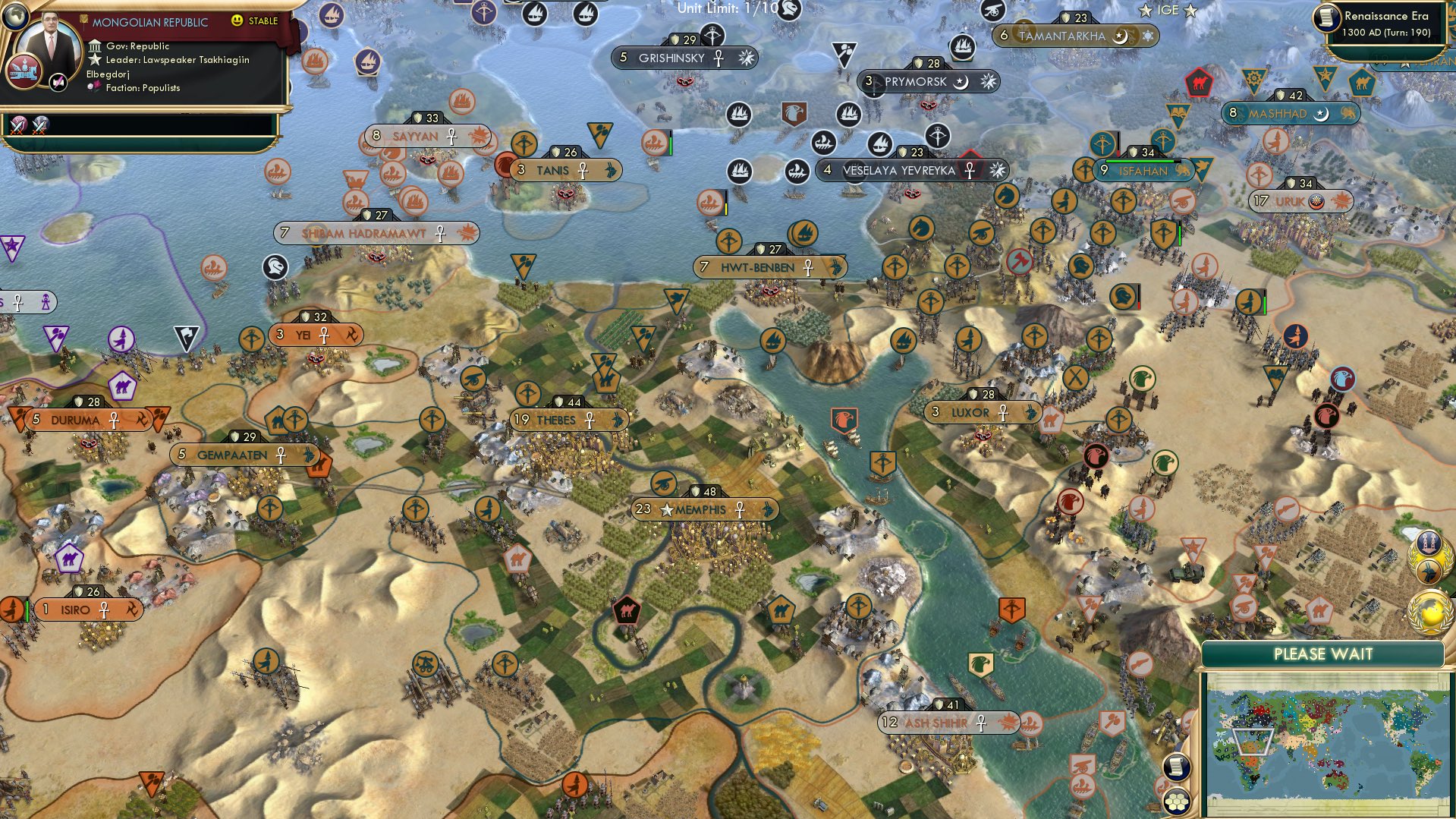The height and width of the screenshot is (819, 1456).
Task: Open the World Congress globe notification
Action: point(1429,610)
